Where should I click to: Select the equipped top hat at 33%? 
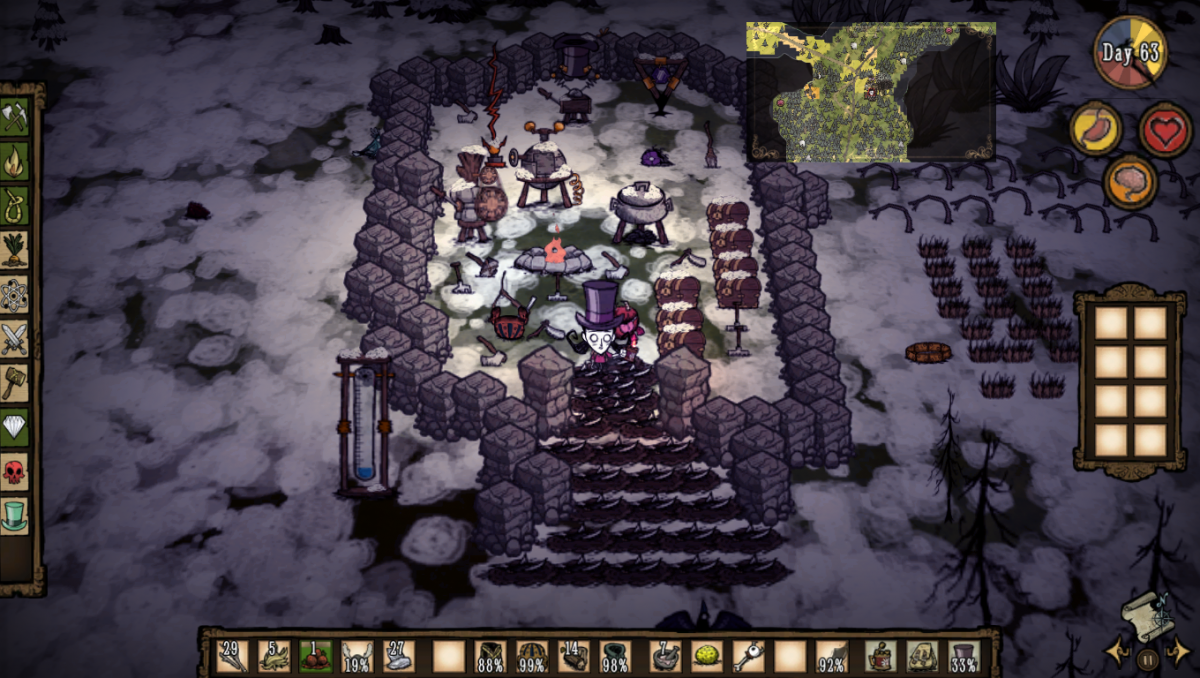coord(963,656)
